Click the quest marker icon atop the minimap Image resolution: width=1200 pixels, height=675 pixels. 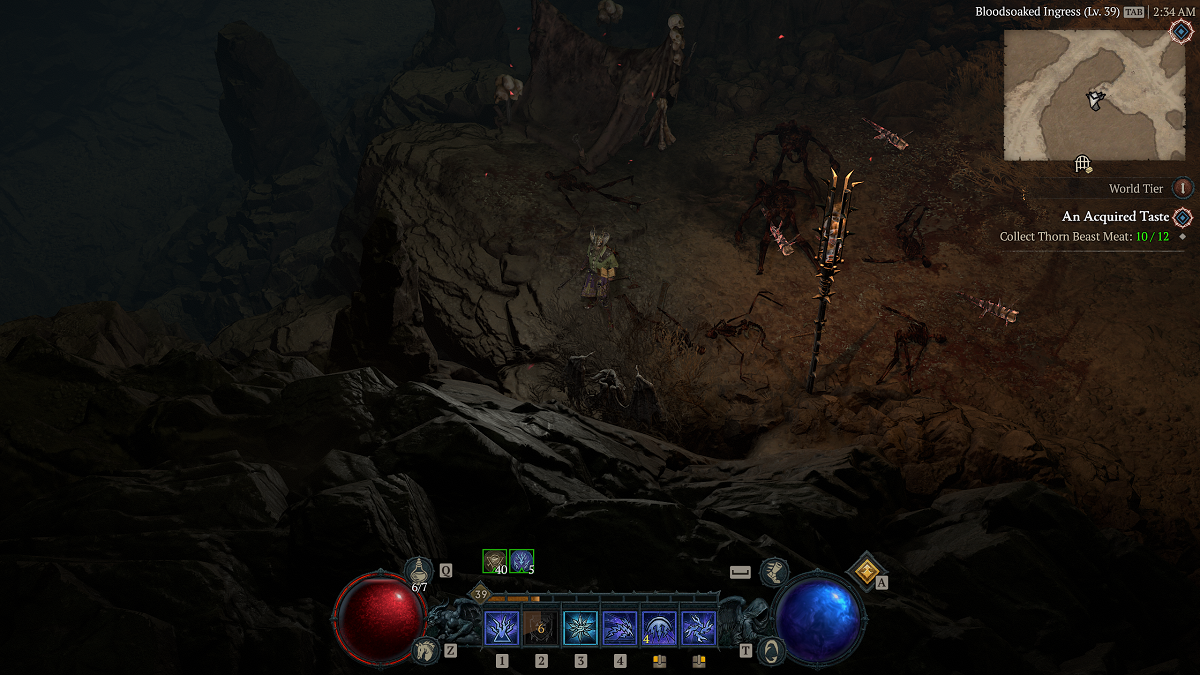tap(1180, 32)
